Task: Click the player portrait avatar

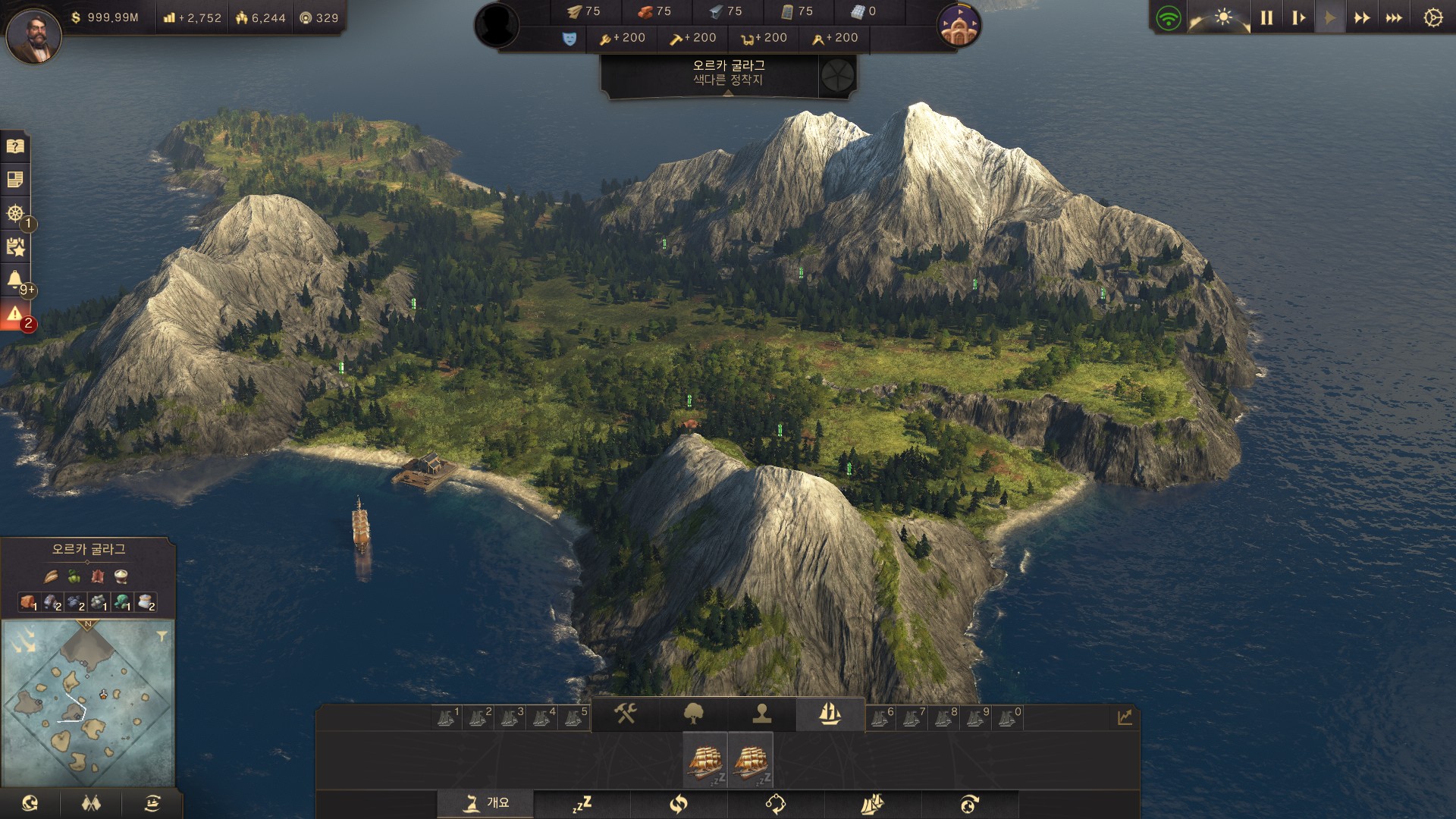Action: 33,35
